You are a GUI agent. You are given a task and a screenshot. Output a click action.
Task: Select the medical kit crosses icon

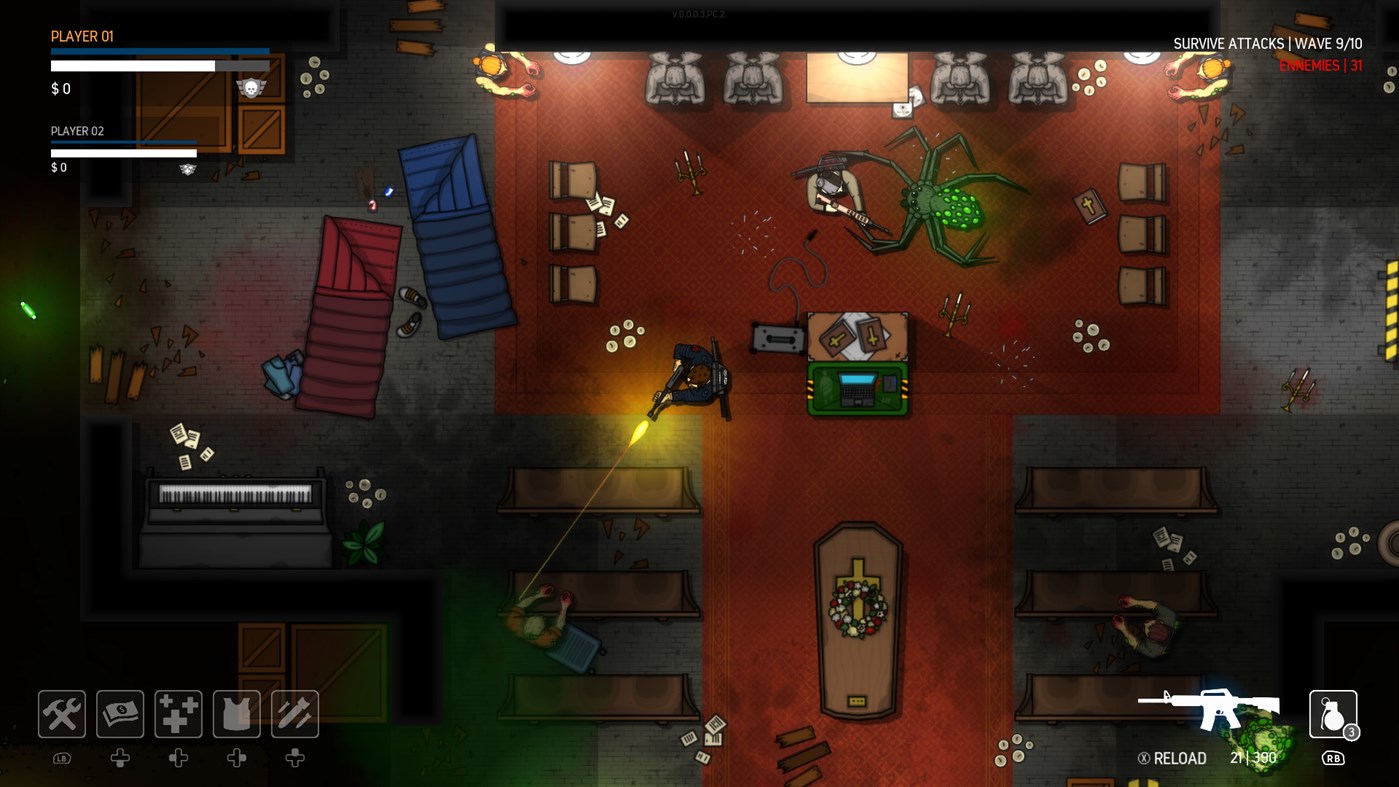coord(178,713)
